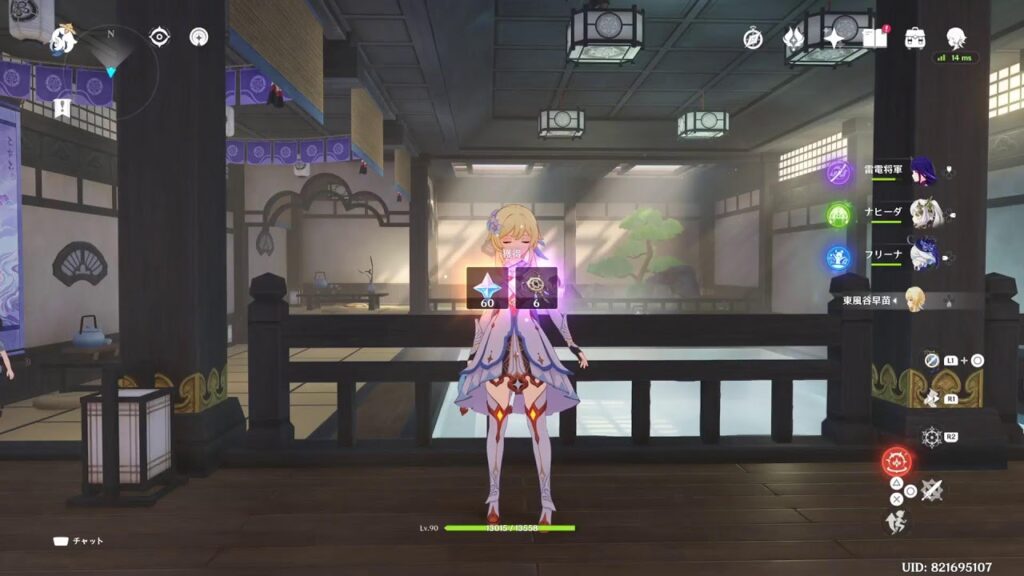The width and height of the screenshot is (1024, 576).
Task: Use the elemental skill icon above the burst
Action: click(x=932, y=437)
